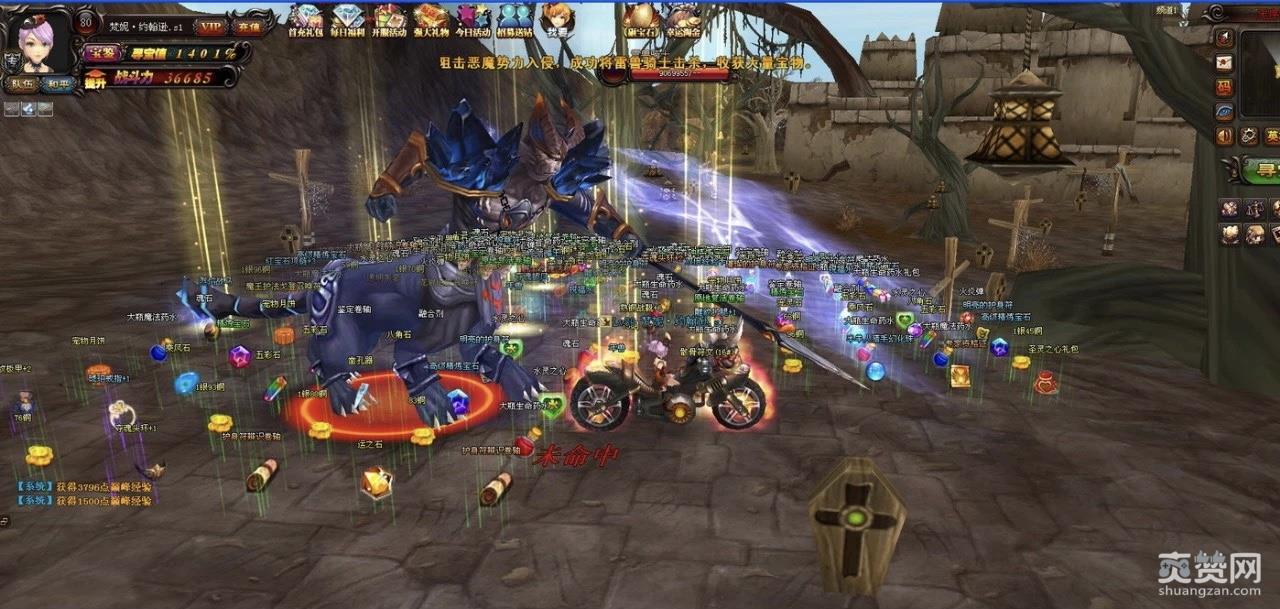Open the 每日福利 daily benefits icon
This screenshot has width=1280, height=609.
pyautogui.click(x=348, y=20)
